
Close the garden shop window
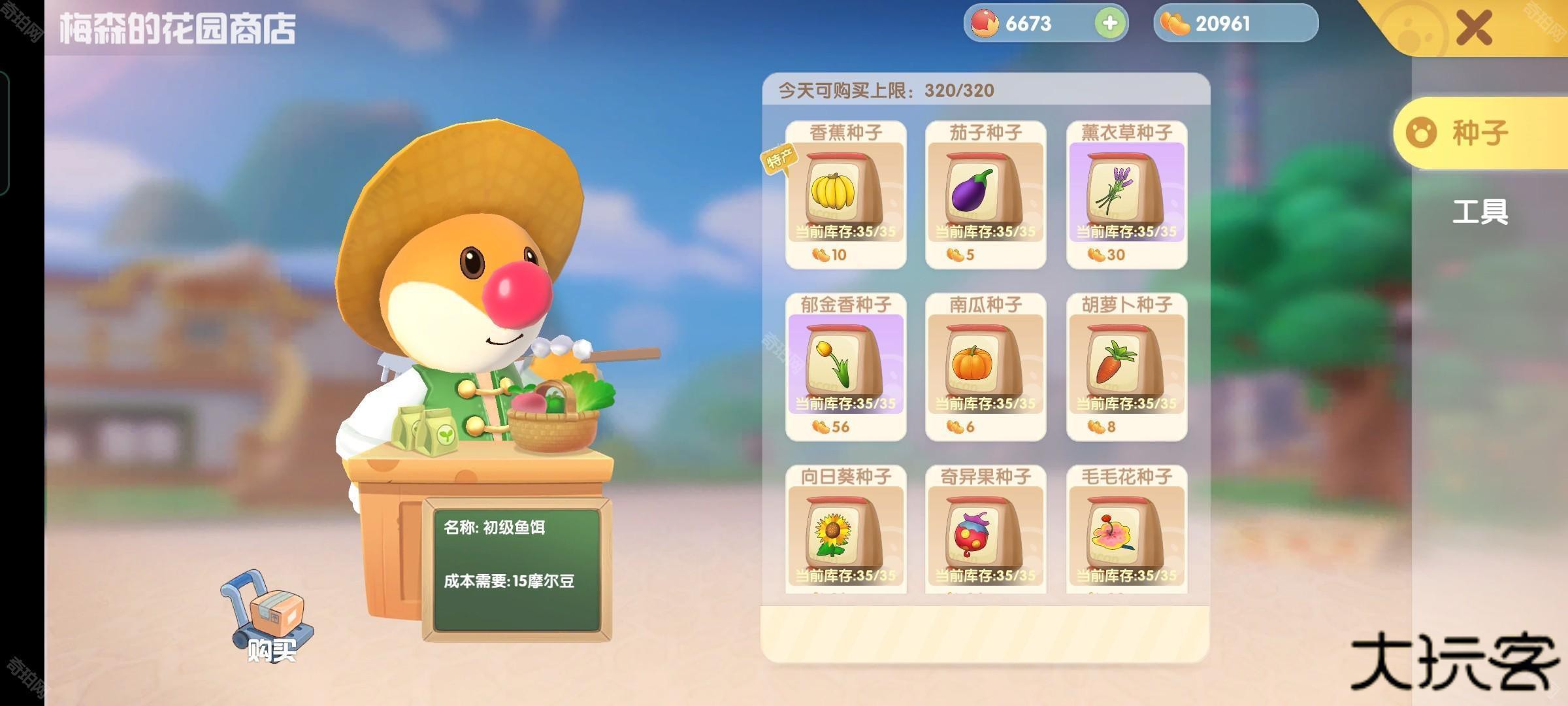1474,27
